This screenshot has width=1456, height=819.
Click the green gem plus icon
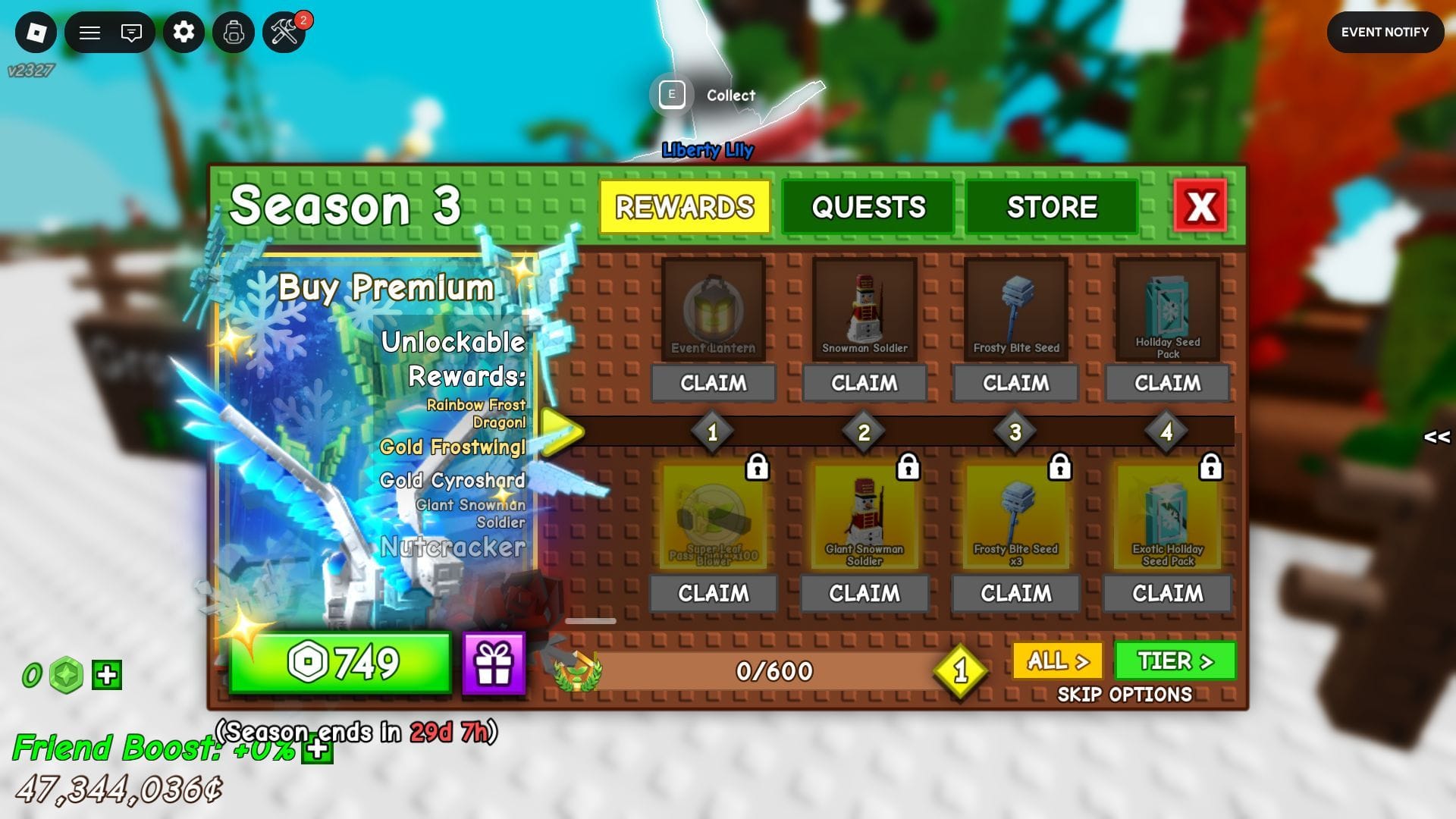coord(106,673)
